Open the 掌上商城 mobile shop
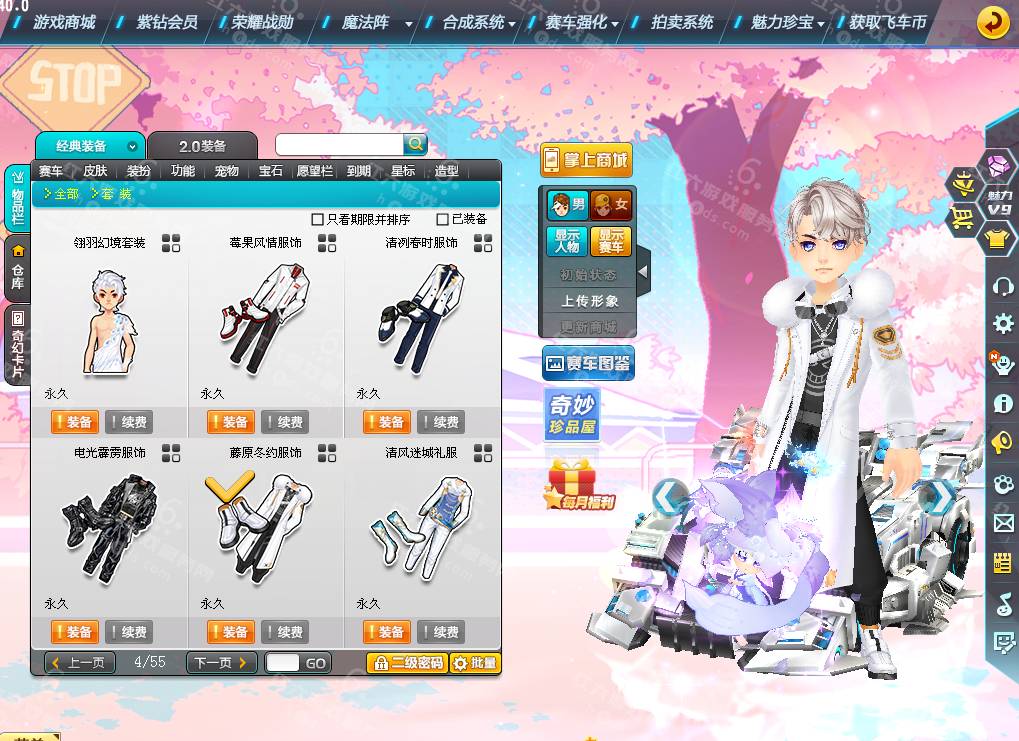 [586, 159]
